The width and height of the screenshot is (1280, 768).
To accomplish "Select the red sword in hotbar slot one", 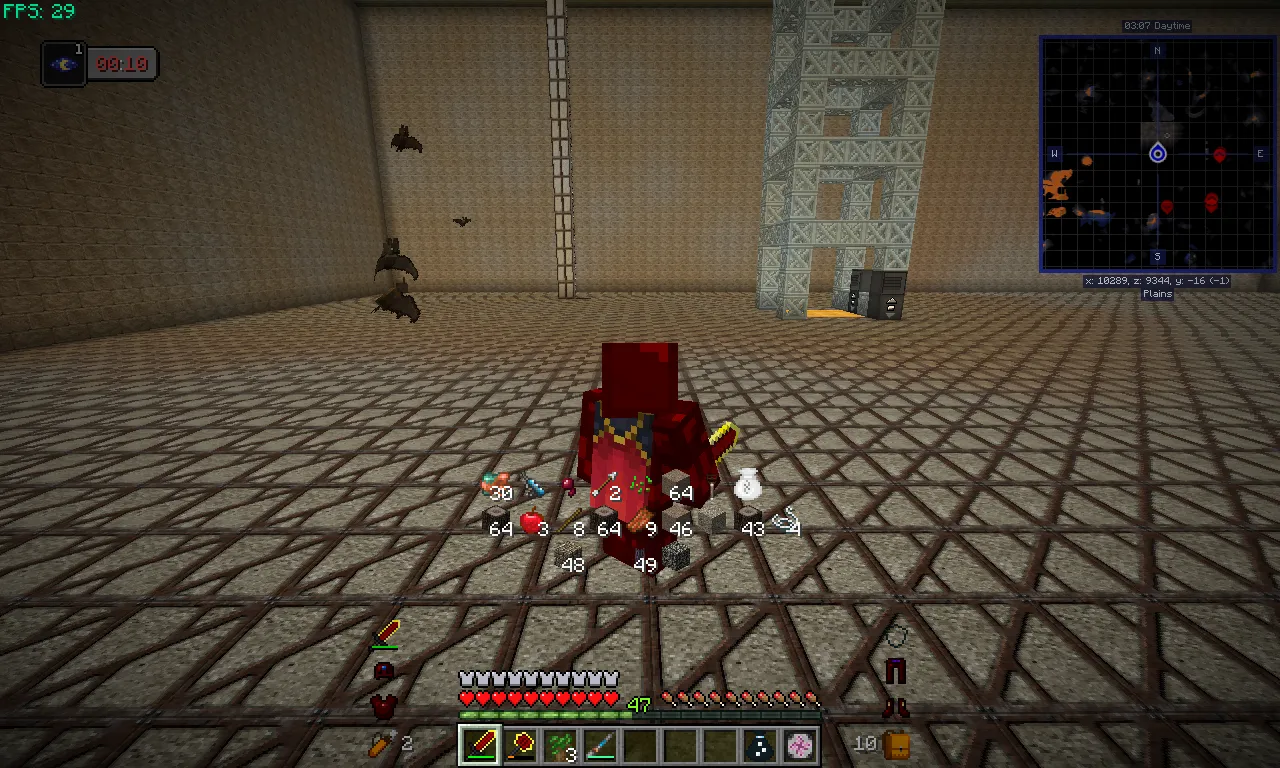I will [x=480, y=744].
